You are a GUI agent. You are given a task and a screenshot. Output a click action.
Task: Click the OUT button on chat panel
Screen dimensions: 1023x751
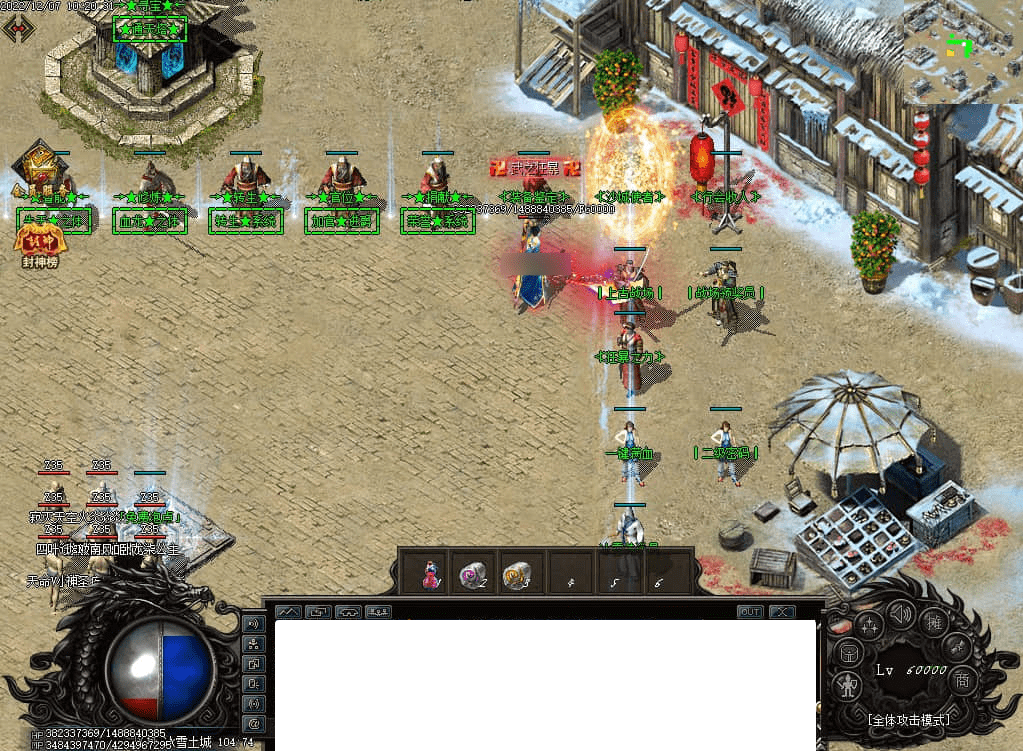click(750, 611)
